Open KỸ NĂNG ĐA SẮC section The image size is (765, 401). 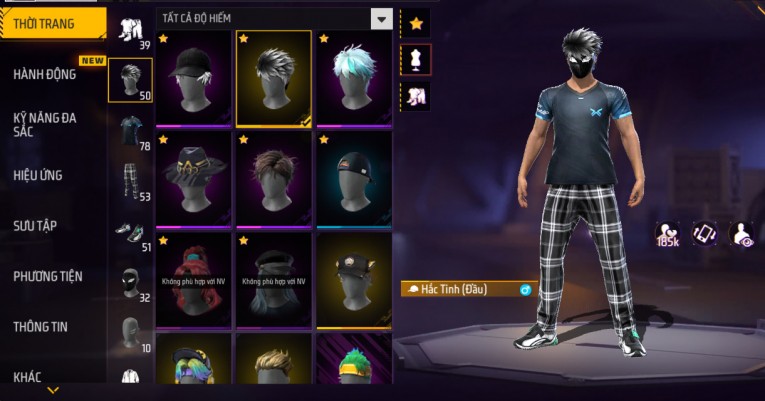click(x=45, y=124)
